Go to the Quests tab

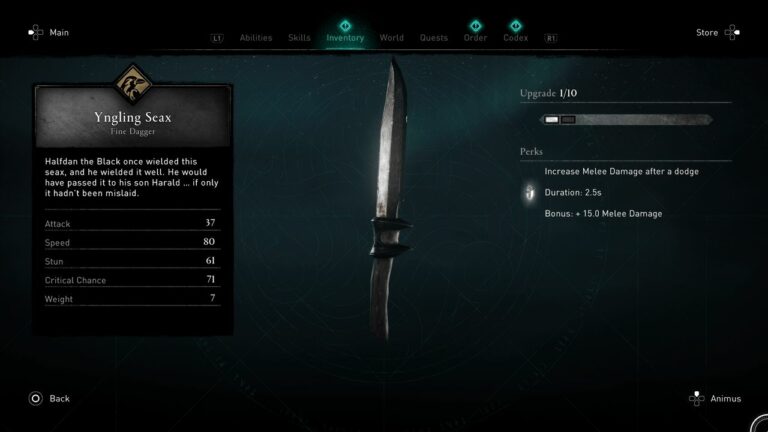pos(433,38)
